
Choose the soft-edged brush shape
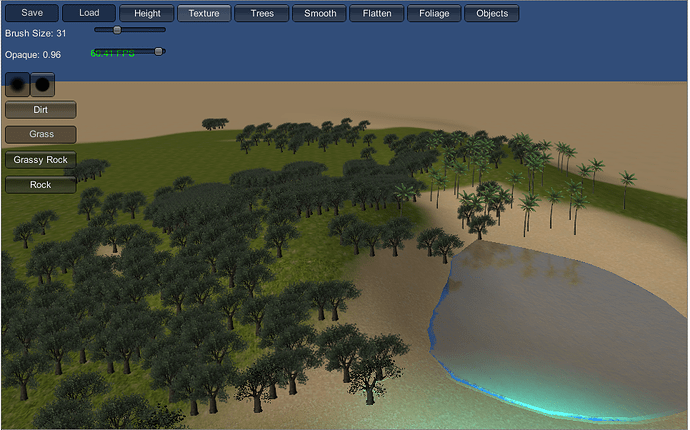click(x=18, y=84)
